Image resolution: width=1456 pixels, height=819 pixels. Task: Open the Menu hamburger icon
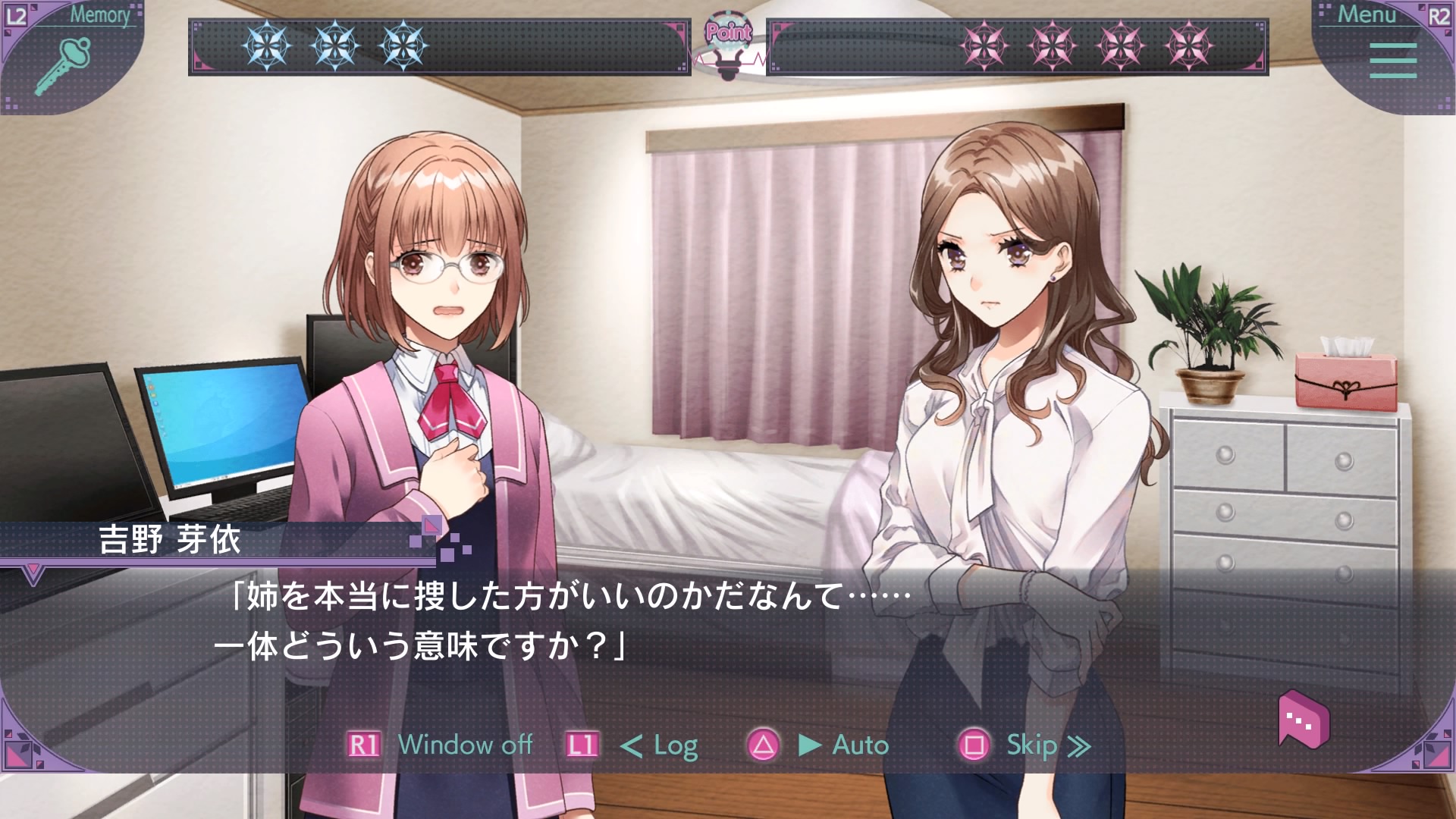[1393, 61]
